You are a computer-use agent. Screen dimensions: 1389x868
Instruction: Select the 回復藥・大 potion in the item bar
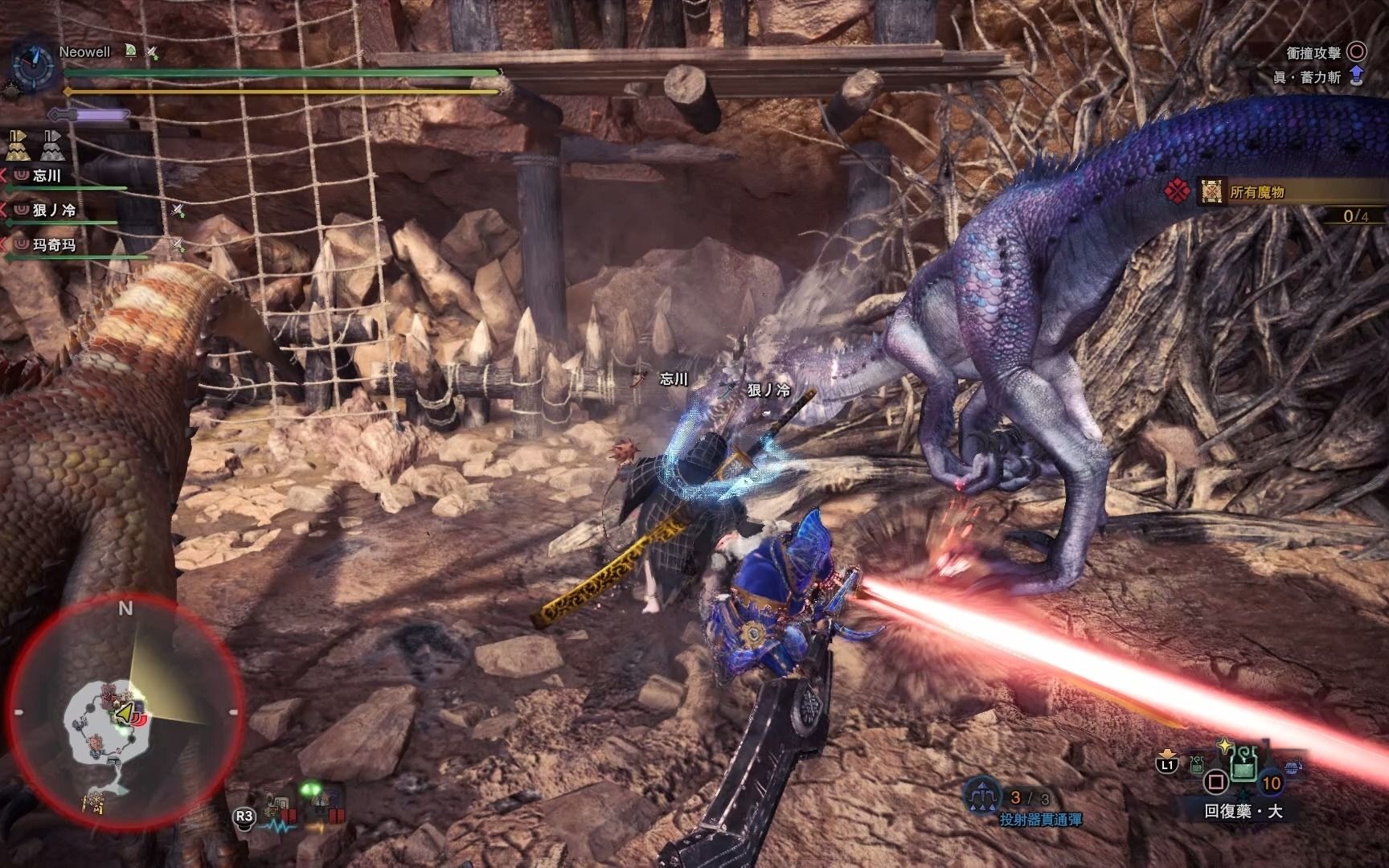coord(1244,769)
